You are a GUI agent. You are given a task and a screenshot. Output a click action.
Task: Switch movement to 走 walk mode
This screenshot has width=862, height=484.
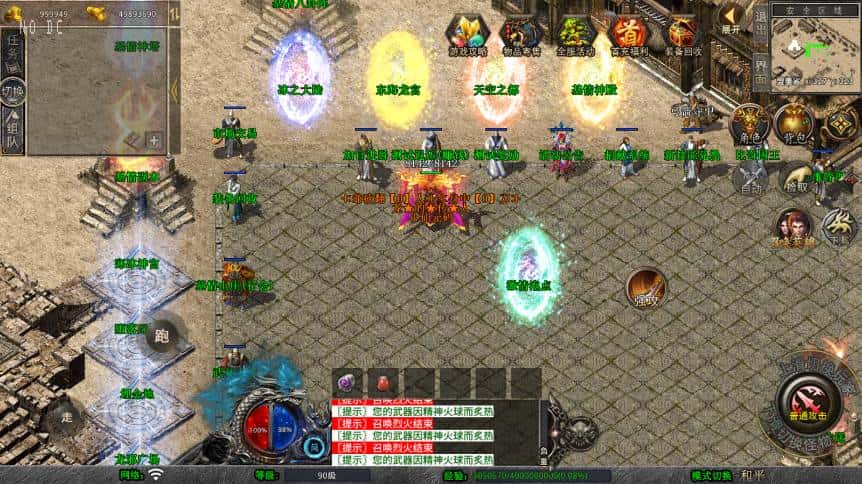(66, 416)
